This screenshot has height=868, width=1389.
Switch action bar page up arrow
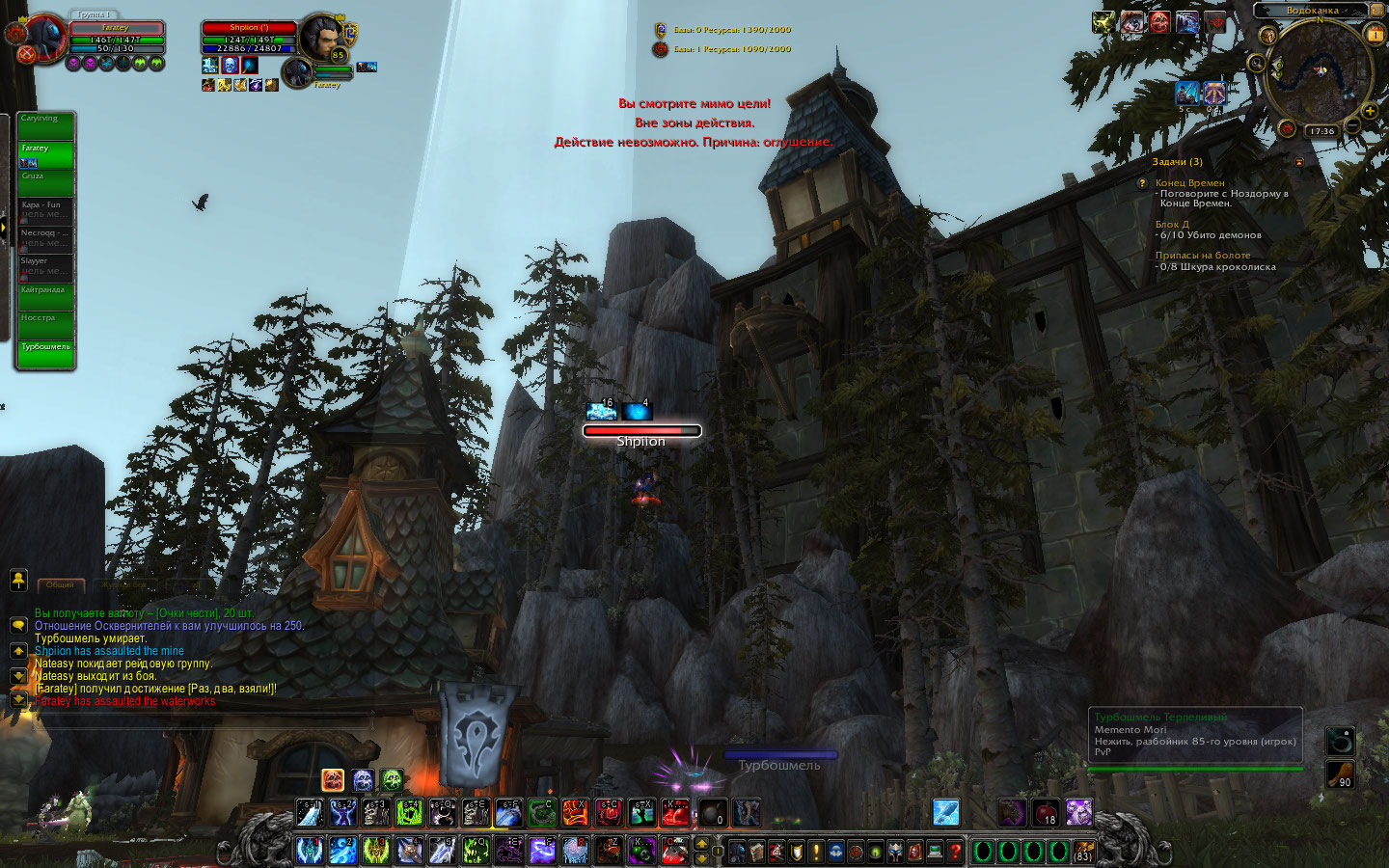pos(702,844)
